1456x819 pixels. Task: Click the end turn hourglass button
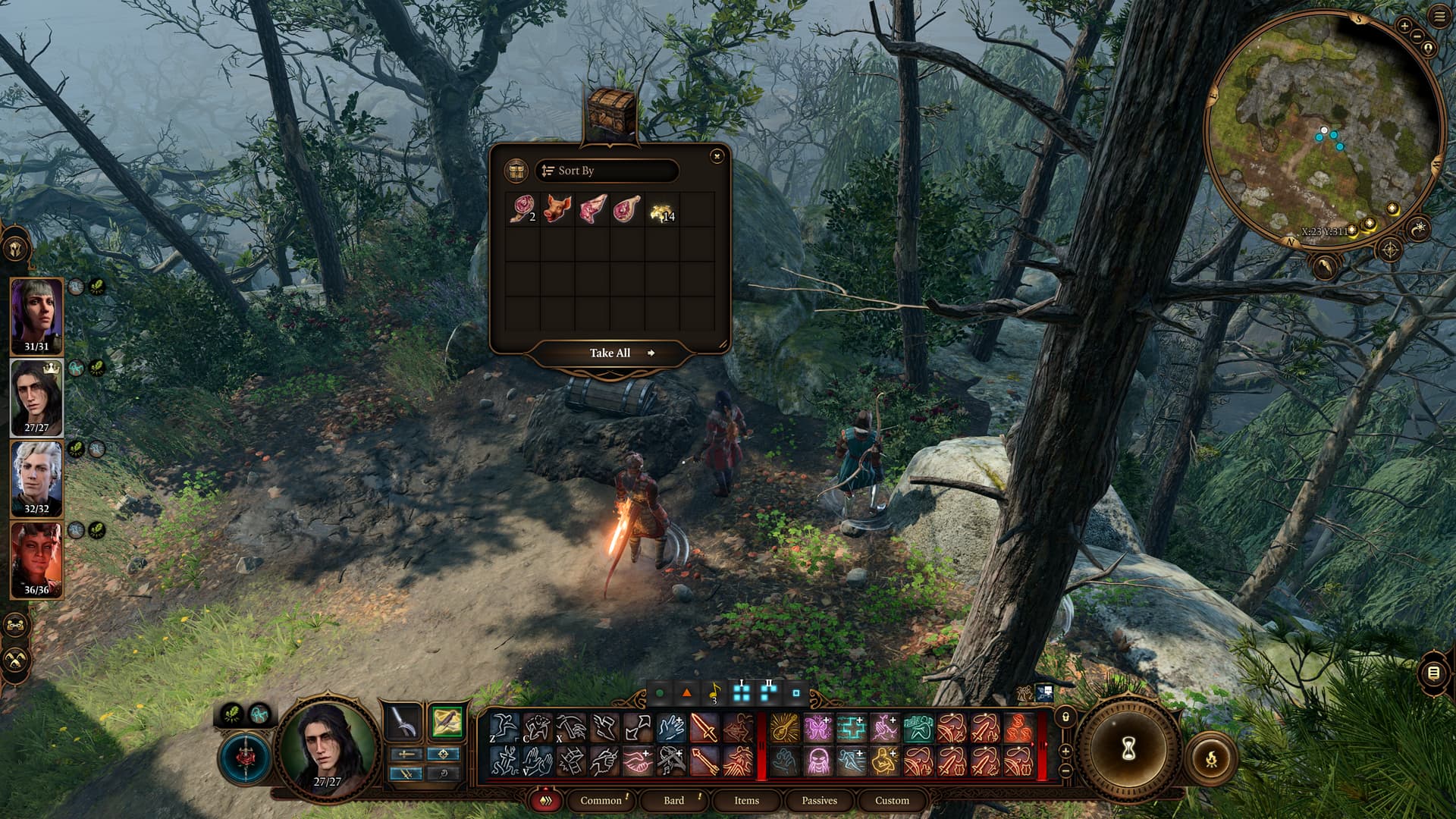(1128, 750)
